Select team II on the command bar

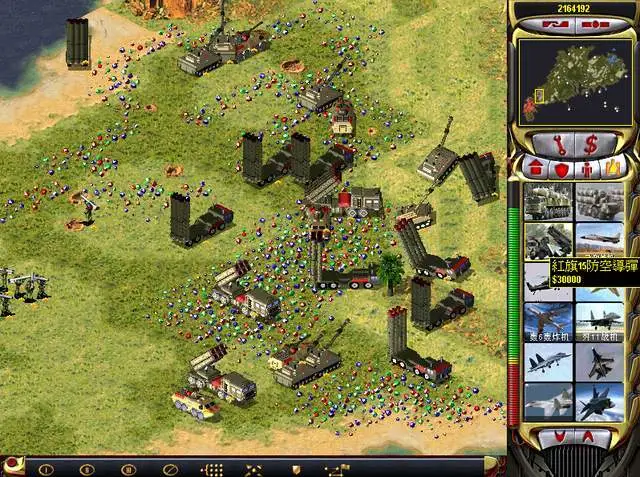pos(87,468)
